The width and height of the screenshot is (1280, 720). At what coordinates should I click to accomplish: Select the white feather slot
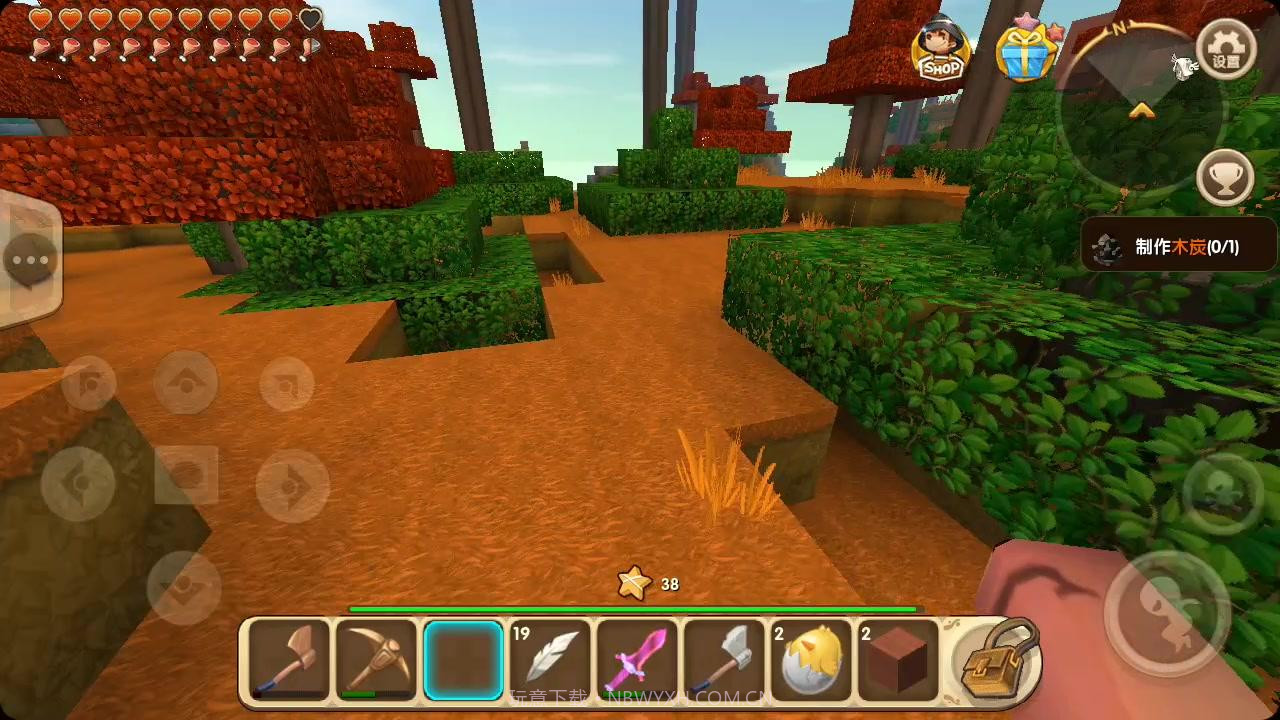pyautogui.click(x=549, y=660)
